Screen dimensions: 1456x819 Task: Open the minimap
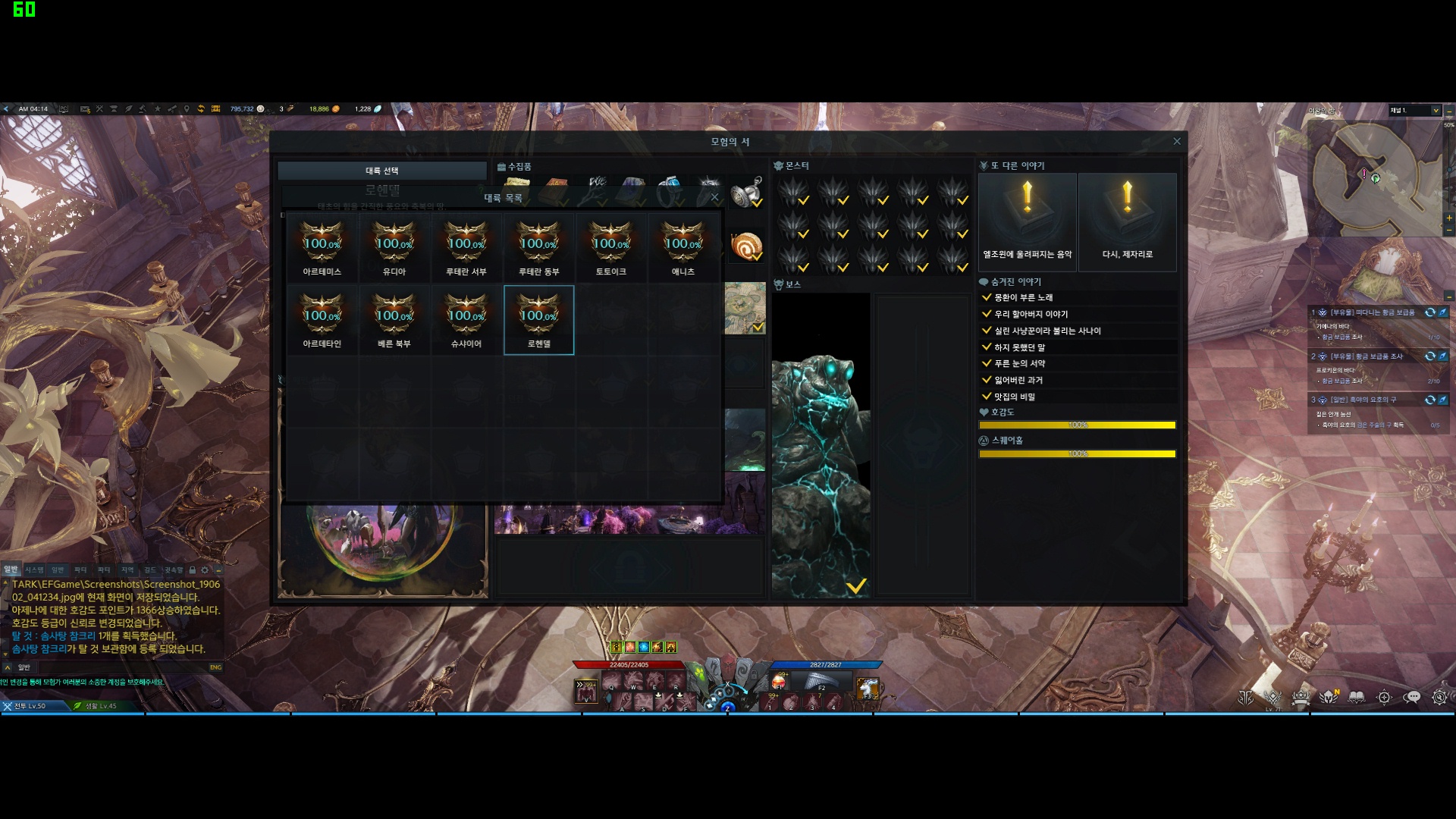click(1373, 178)
